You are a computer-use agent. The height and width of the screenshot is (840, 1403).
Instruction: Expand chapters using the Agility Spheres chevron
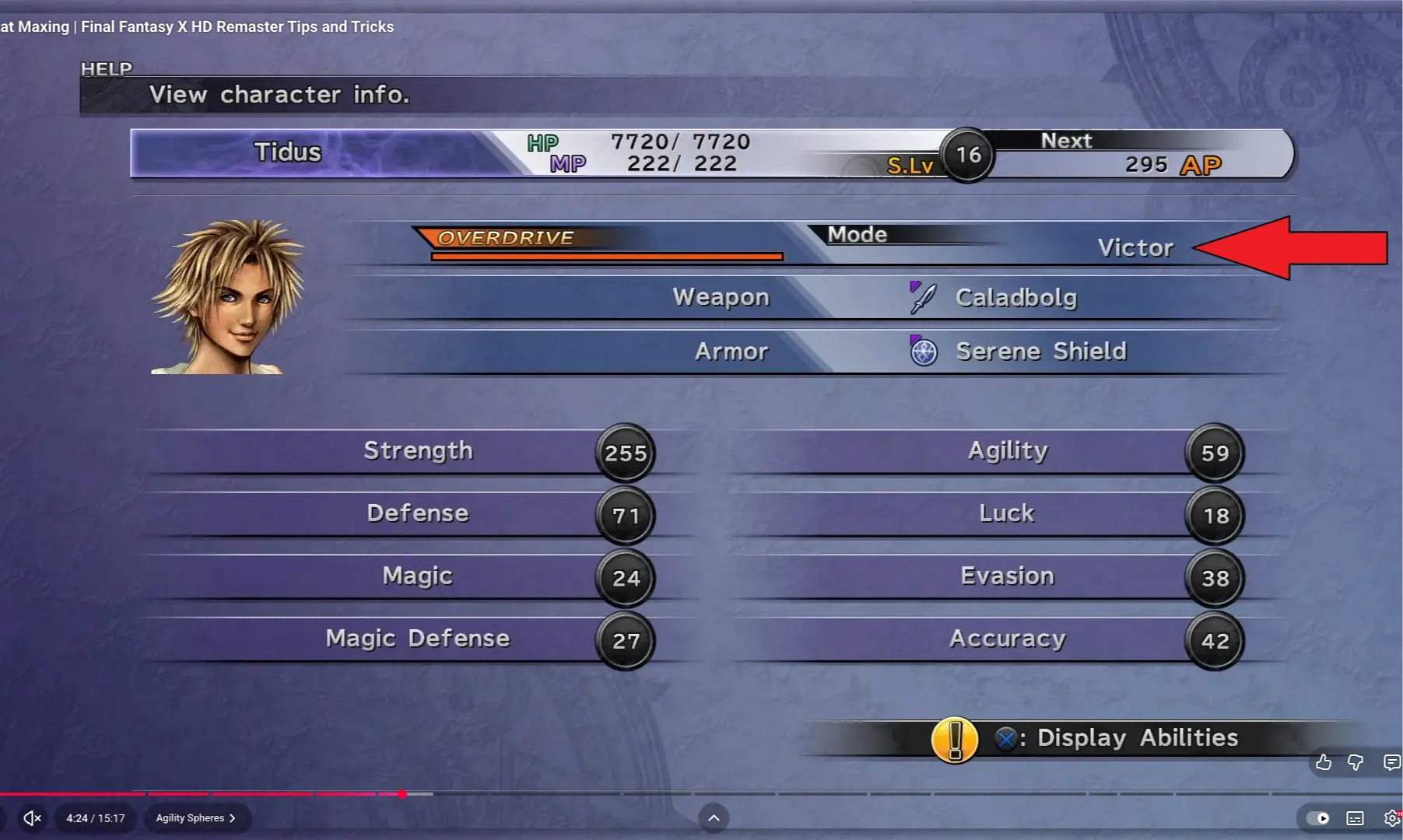232,817
